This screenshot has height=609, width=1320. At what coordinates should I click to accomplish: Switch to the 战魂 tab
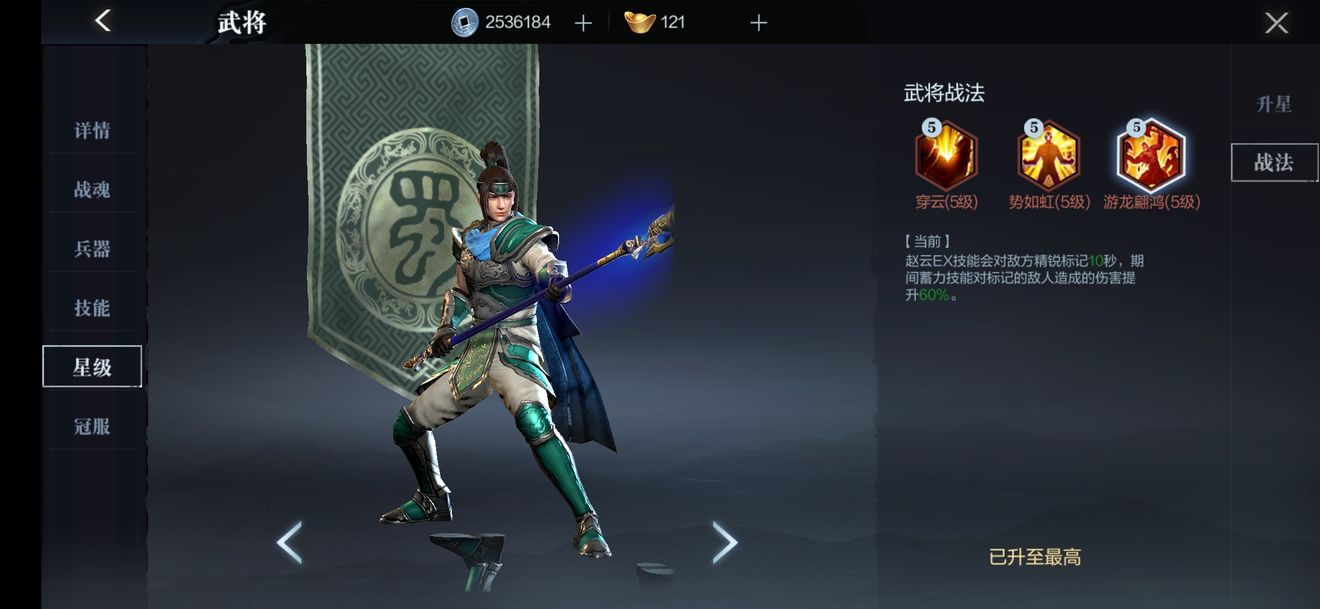(92, 190)
